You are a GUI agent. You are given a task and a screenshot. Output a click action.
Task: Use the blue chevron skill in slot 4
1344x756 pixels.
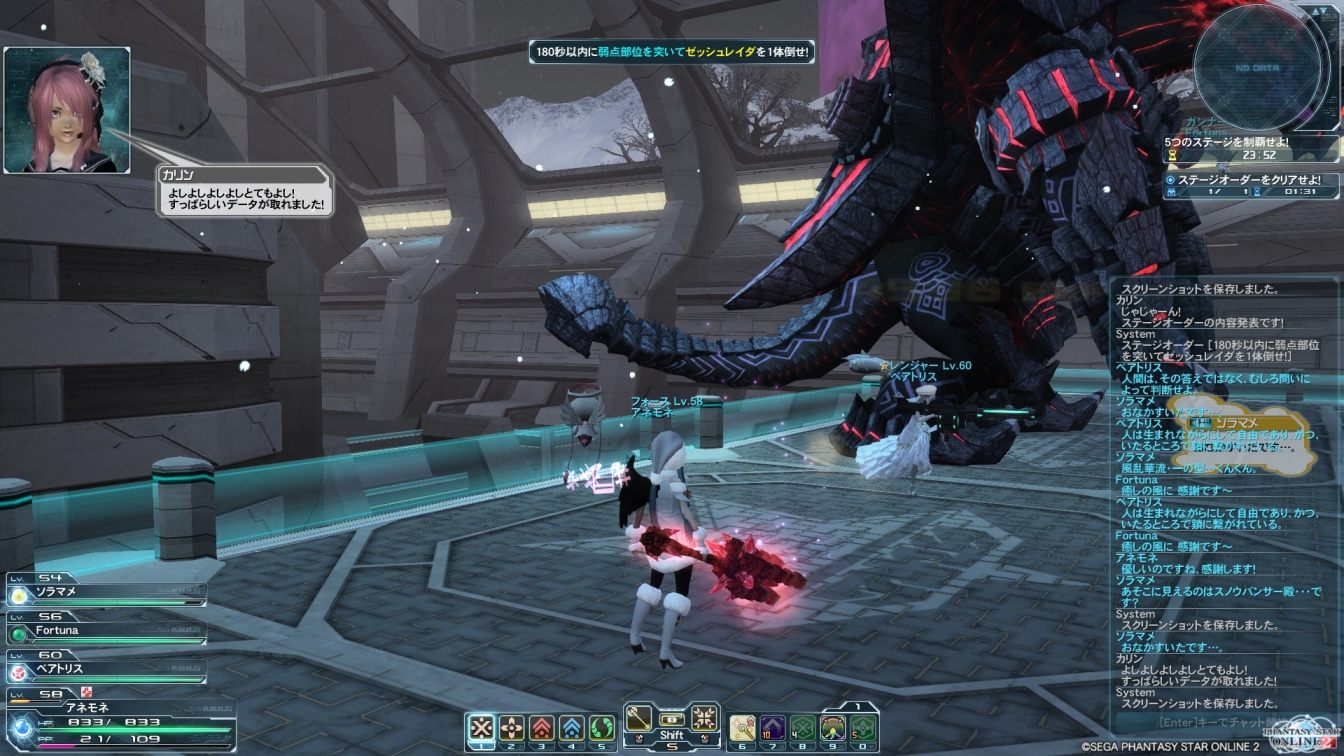click(x=572, y=727)
